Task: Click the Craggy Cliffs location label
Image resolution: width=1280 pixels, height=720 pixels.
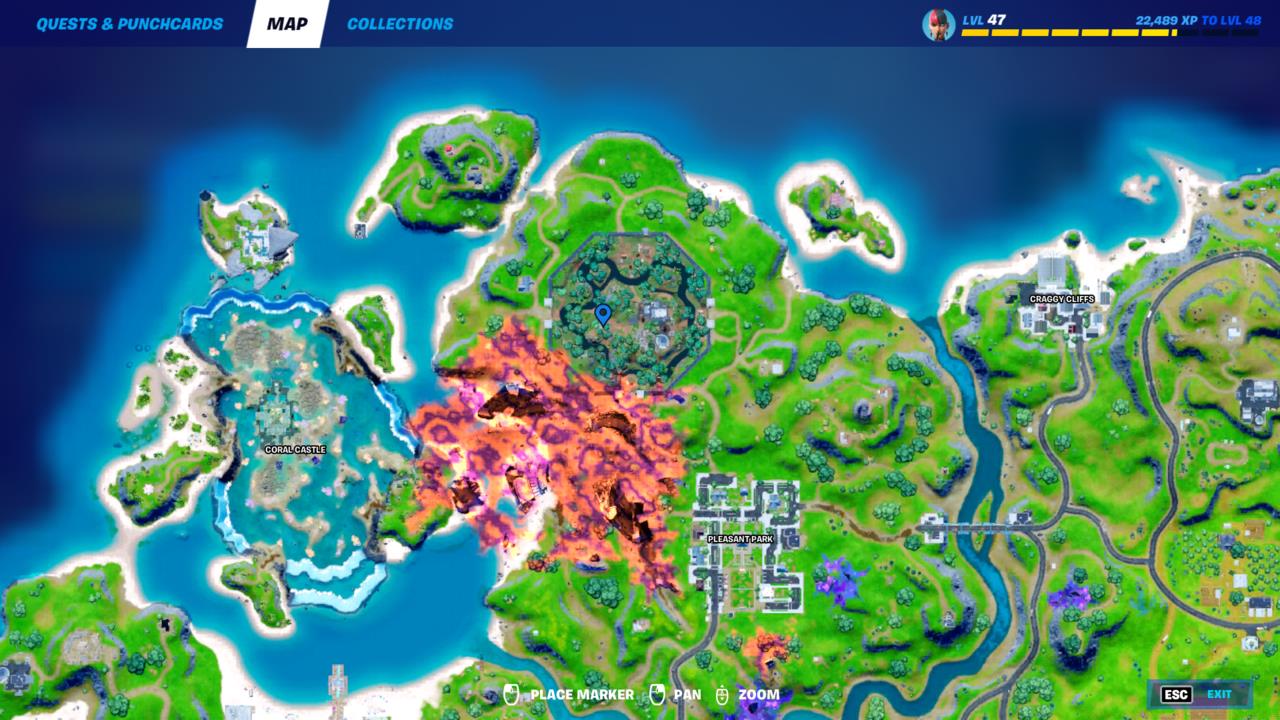Action: pyautogui.click(x=1060, y=299)
